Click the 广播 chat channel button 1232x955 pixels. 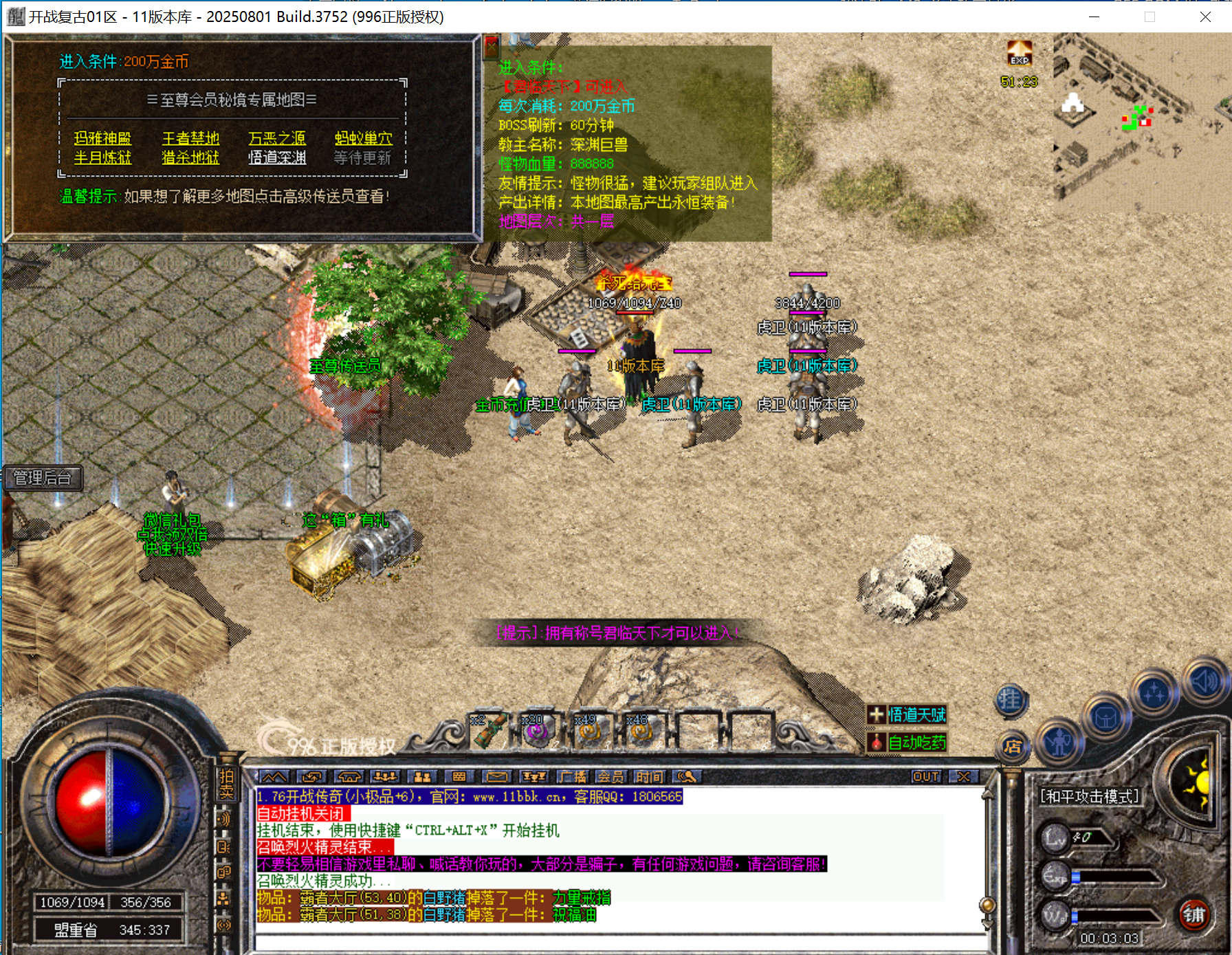click(572, 777)
